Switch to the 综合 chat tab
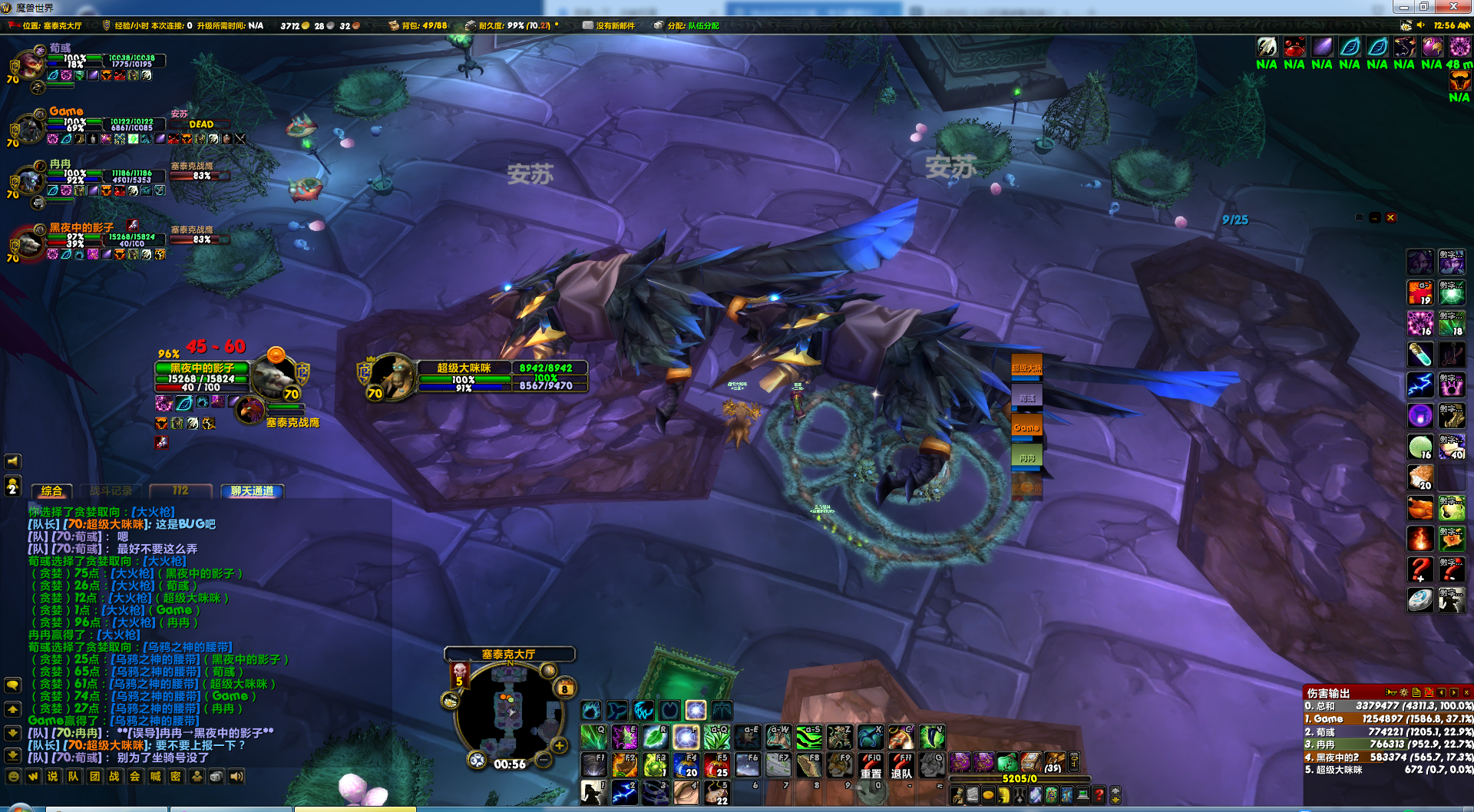The image size is (1474, 812). click(x=51, y=492)
